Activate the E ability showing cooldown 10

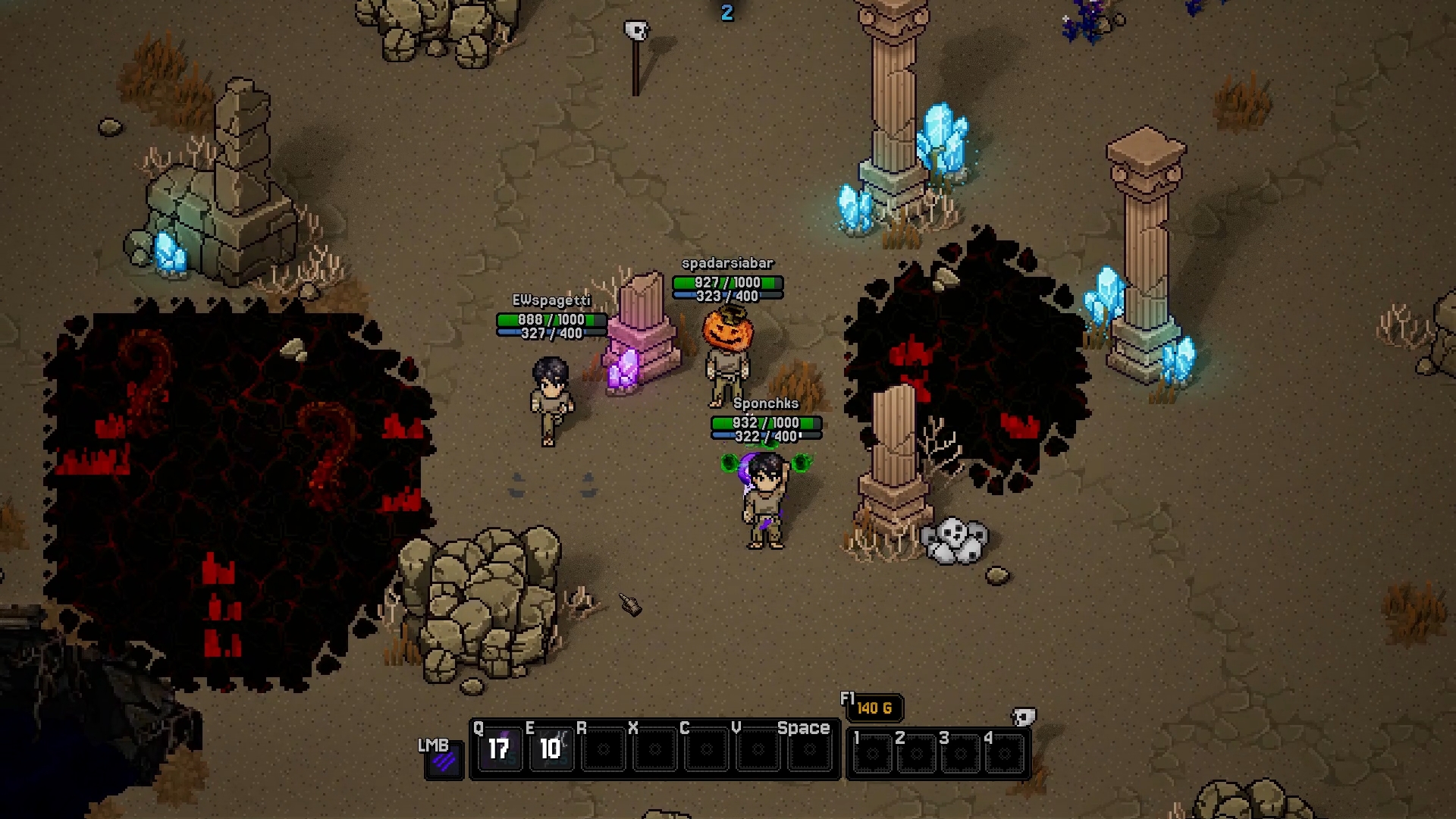pos(551,750)
